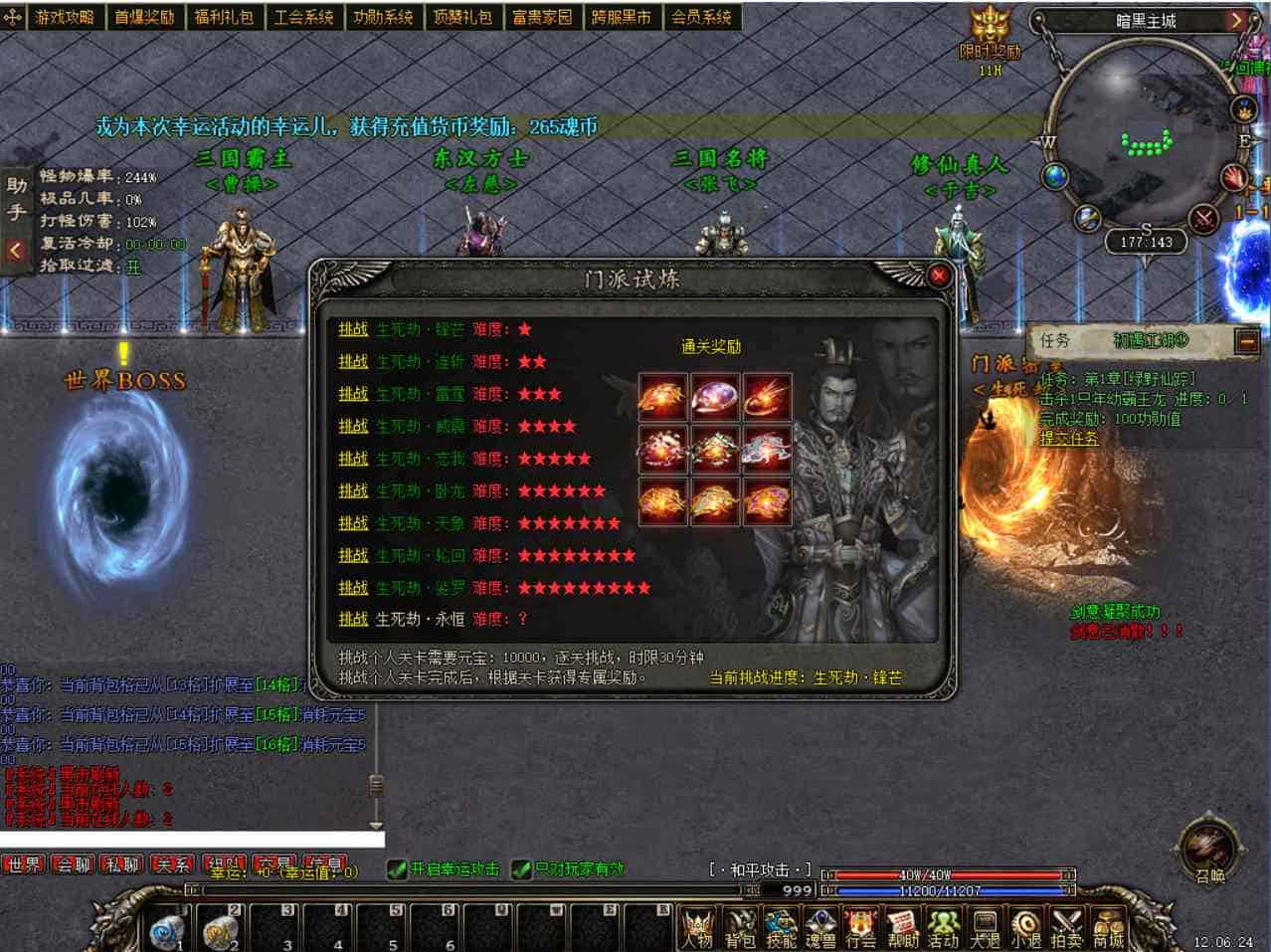
Task: Open the 会员系统 menu
Action: click(701, 17)
